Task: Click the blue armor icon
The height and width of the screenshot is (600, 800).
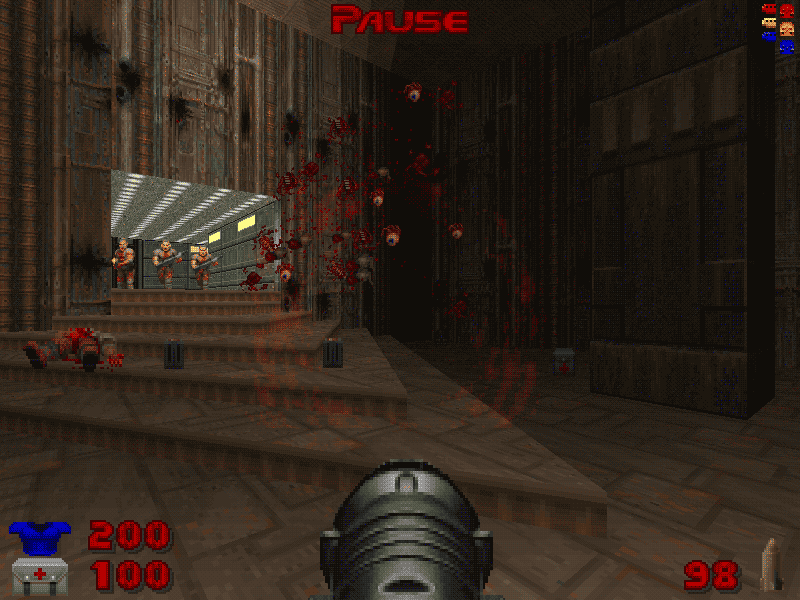Action: [35, 538]
